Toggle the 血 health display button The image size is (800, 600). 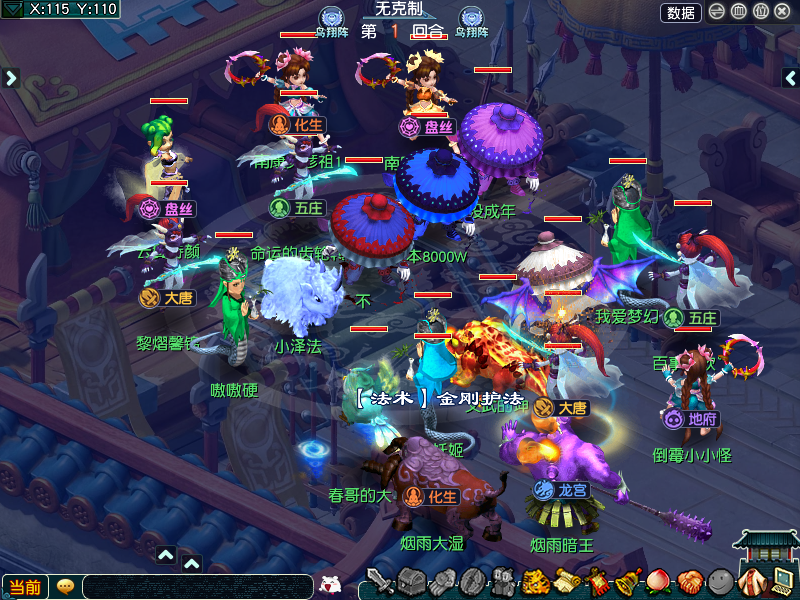(739, 12)
